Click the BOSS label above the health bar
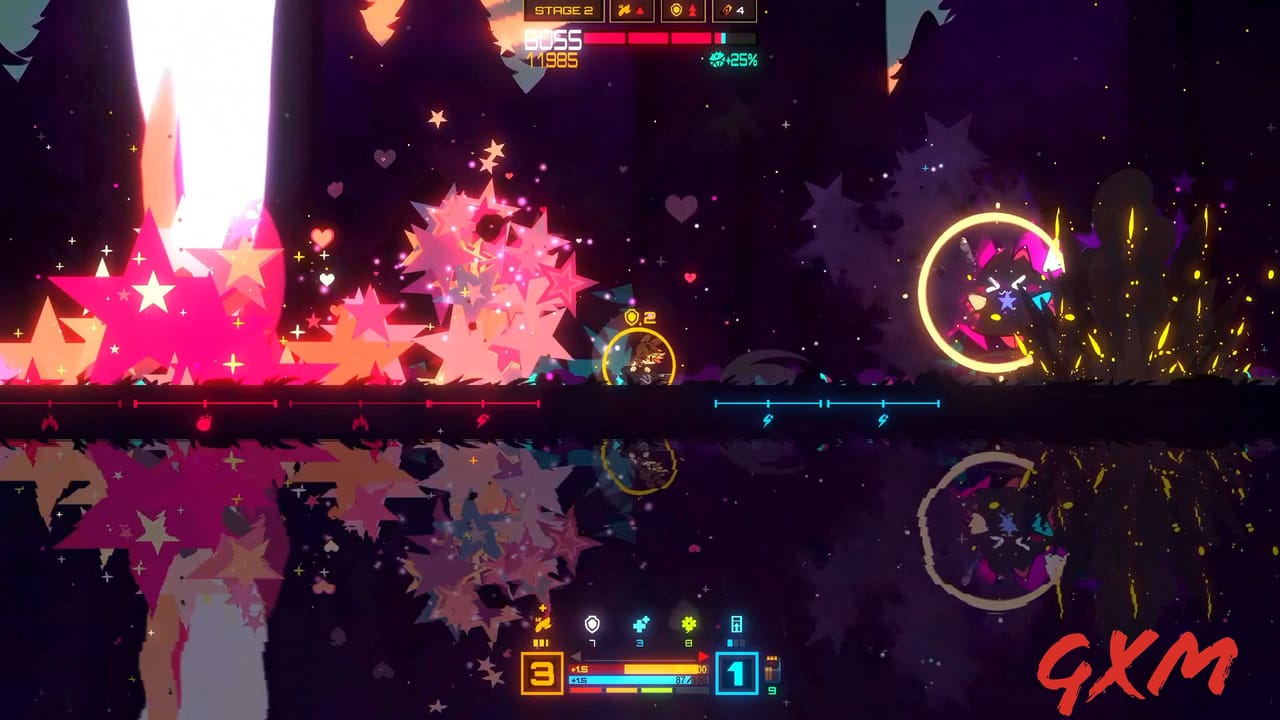Image resolution: width=1280 pixels, height=720 pixels. [x=552, y=39]
